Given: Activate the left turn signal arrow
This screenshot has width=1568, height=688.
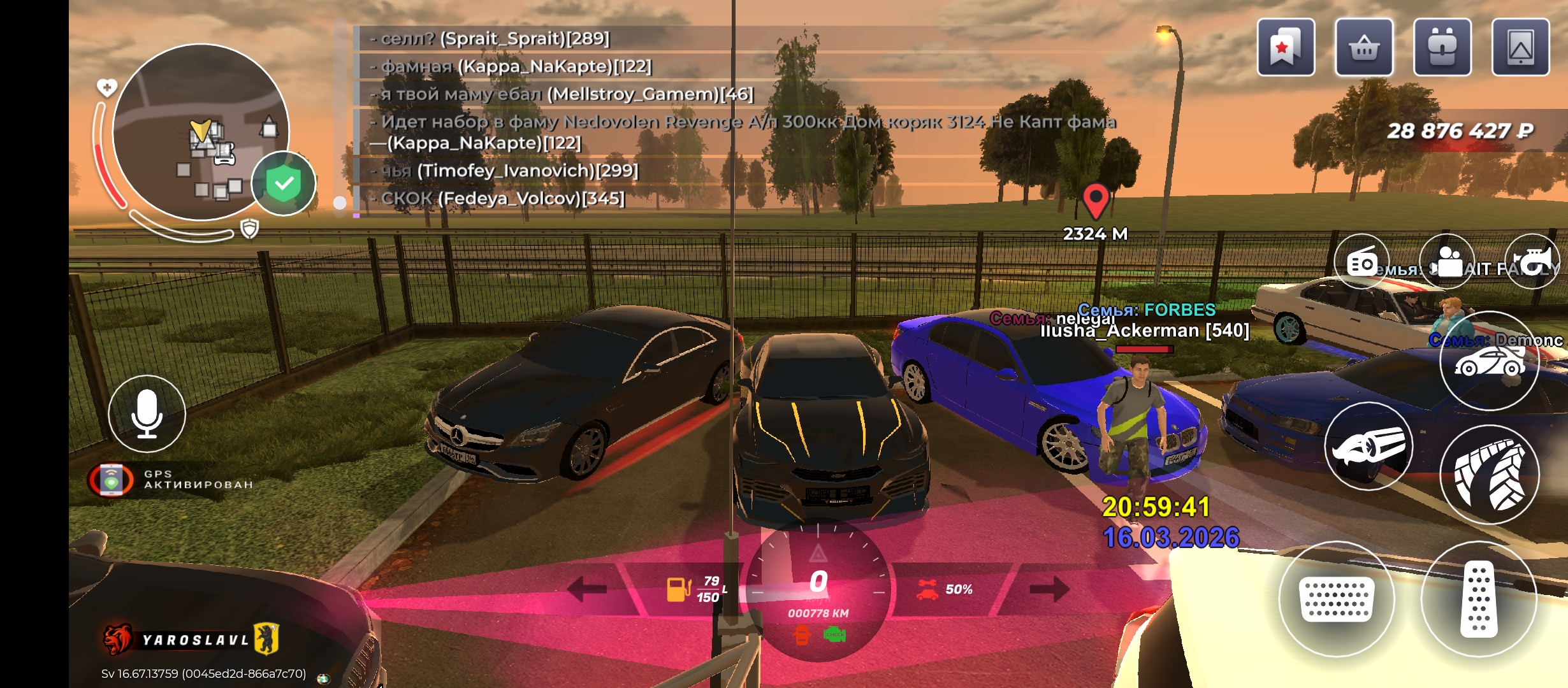Looking at the screenshot, I should coord(586,589).
